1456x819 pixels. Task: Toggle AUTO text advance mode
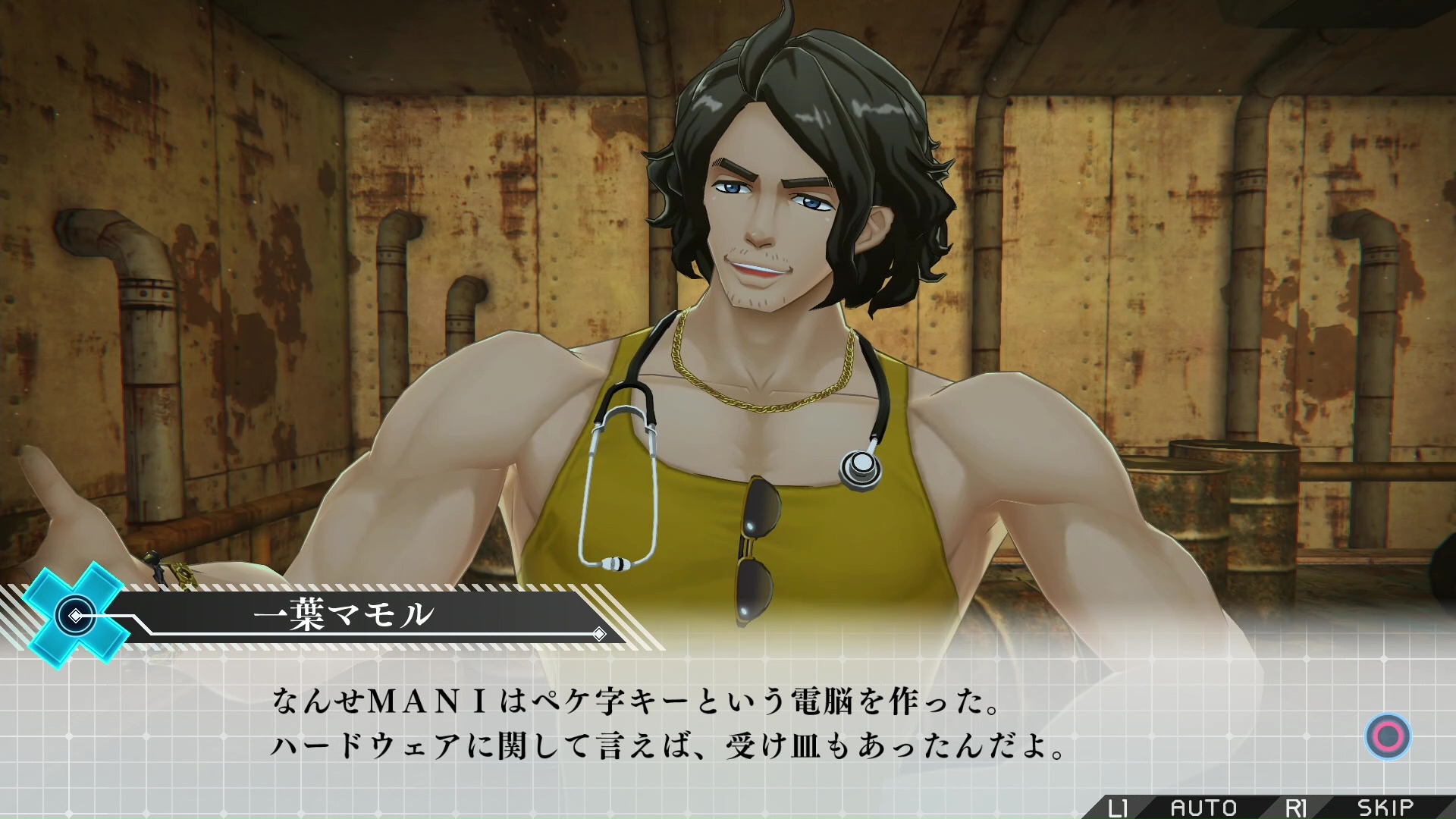click(x=1203, y=807)
